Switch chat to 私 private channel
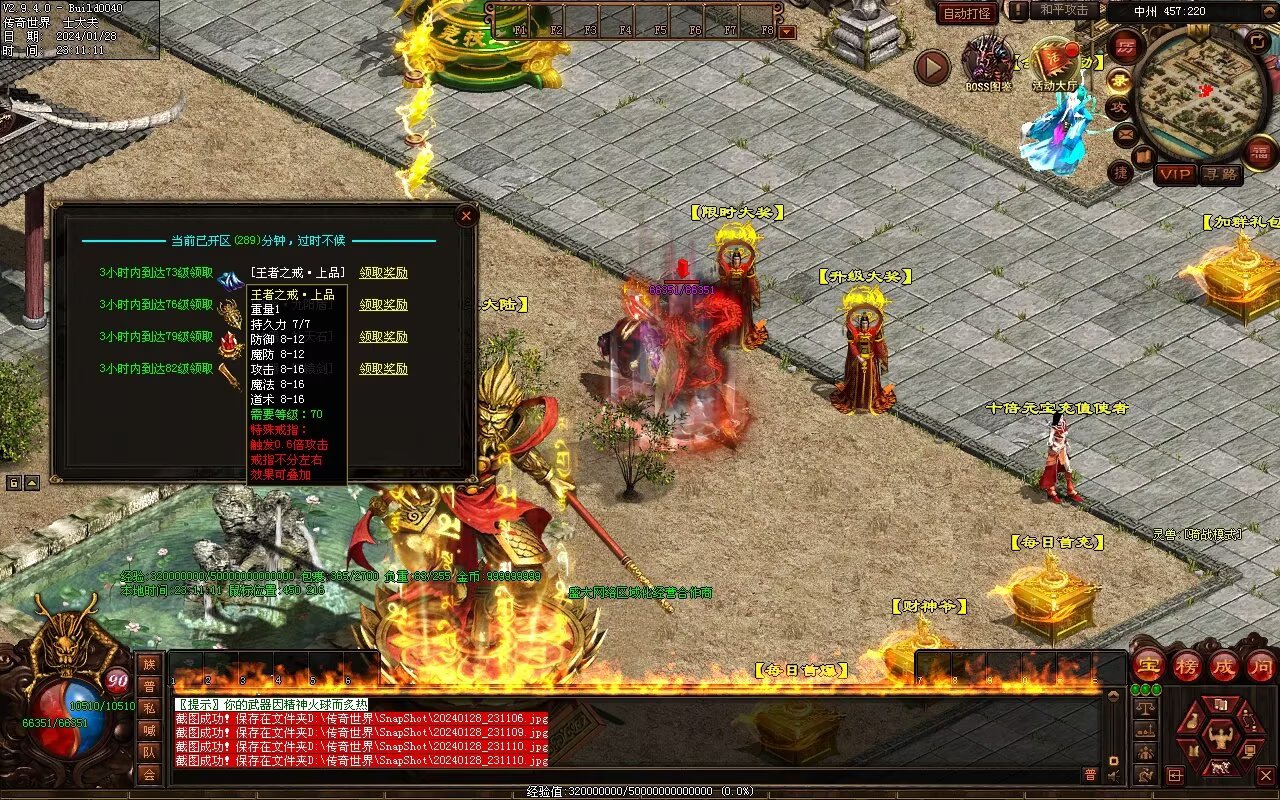Image resolution: width=1280 pixels, height=800 pixels. (149, 708)
